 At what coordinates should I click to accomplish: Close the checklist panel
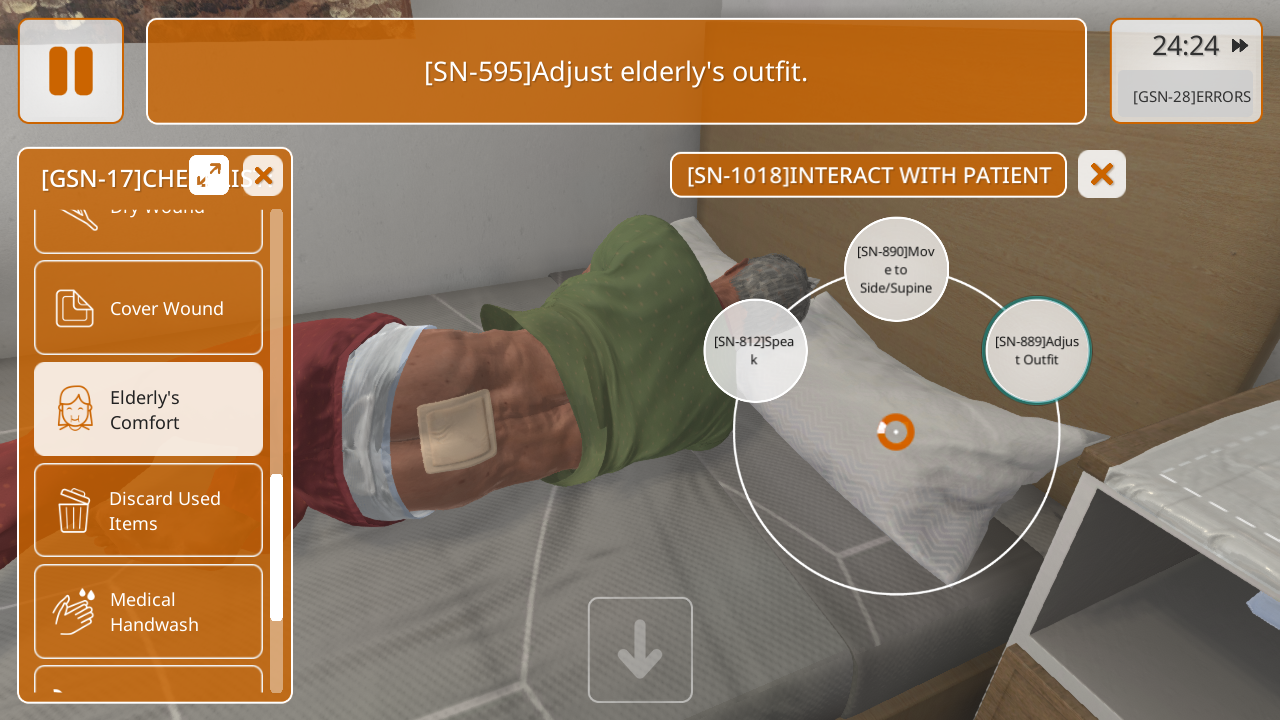coord(263,175)
